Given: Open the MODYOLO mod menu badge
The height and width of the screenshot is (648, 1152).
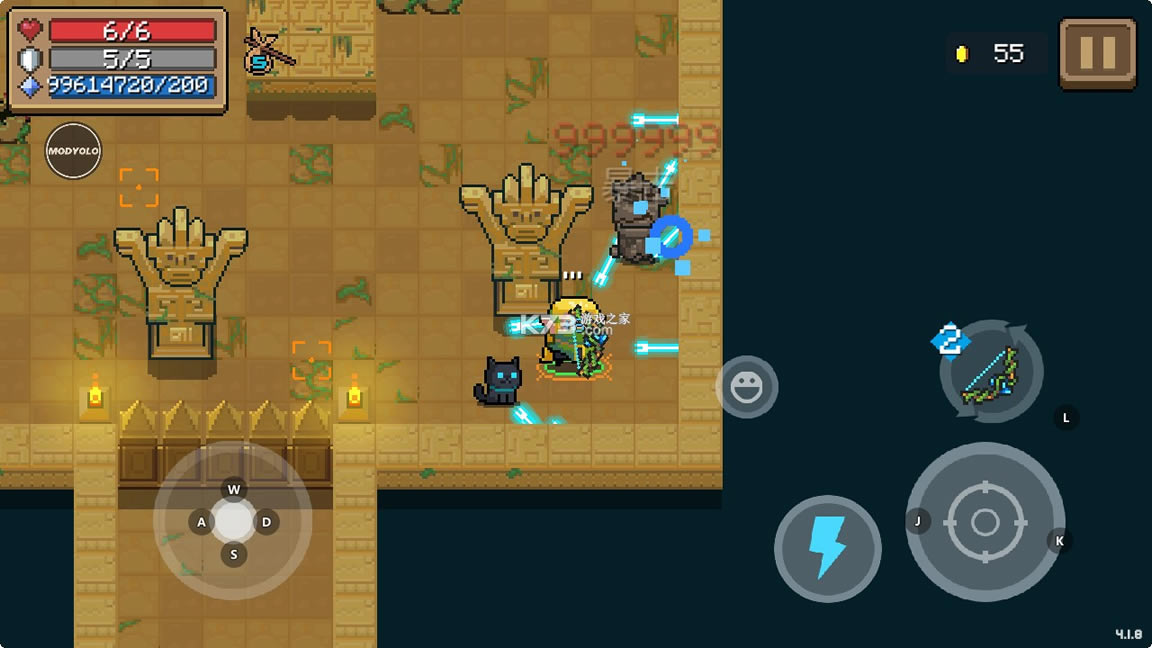Looking at the screenshot, I should (73, 151).
